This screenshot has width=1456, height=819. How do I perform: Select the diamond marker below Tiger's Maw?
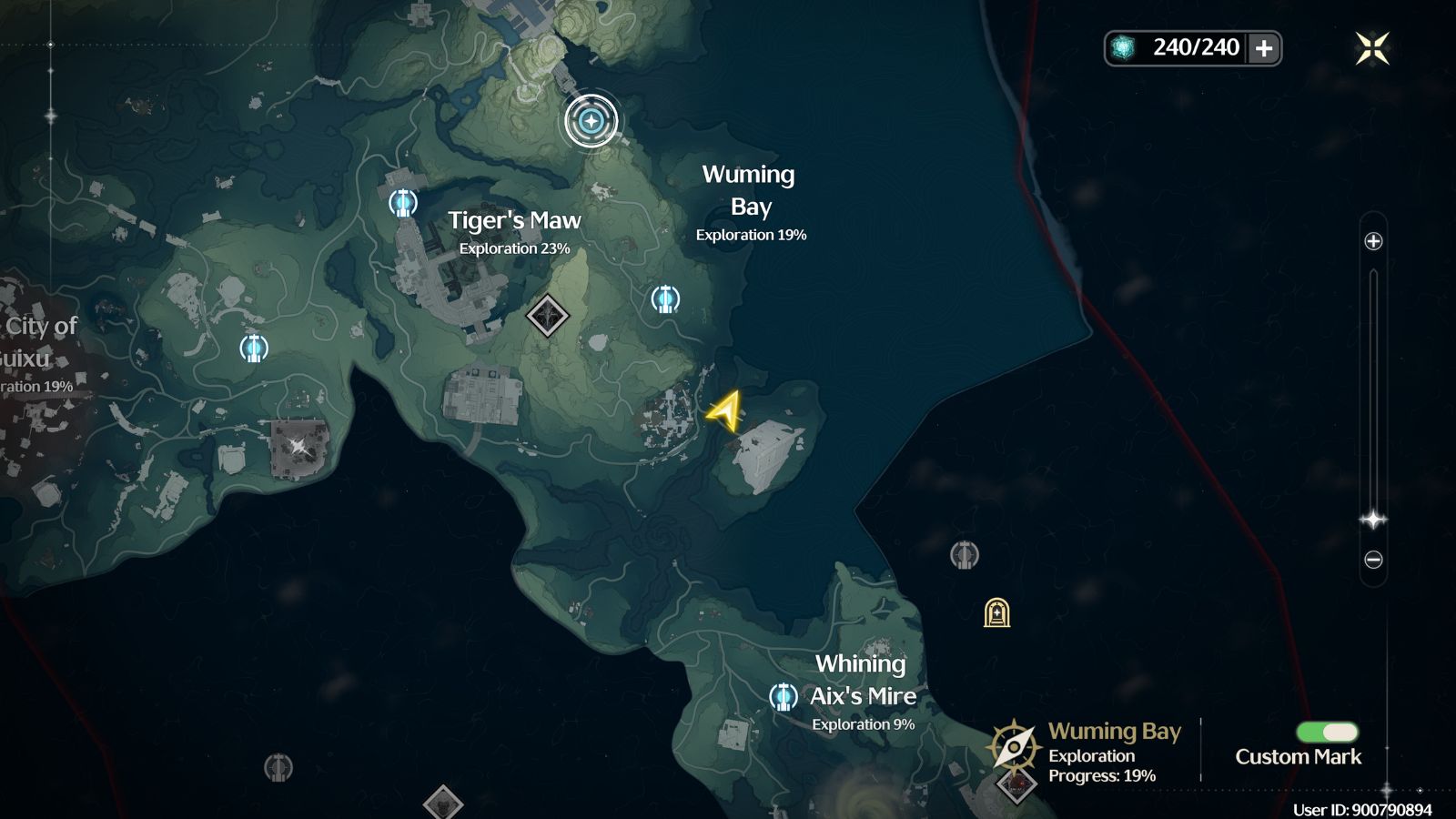click(548, 316)
